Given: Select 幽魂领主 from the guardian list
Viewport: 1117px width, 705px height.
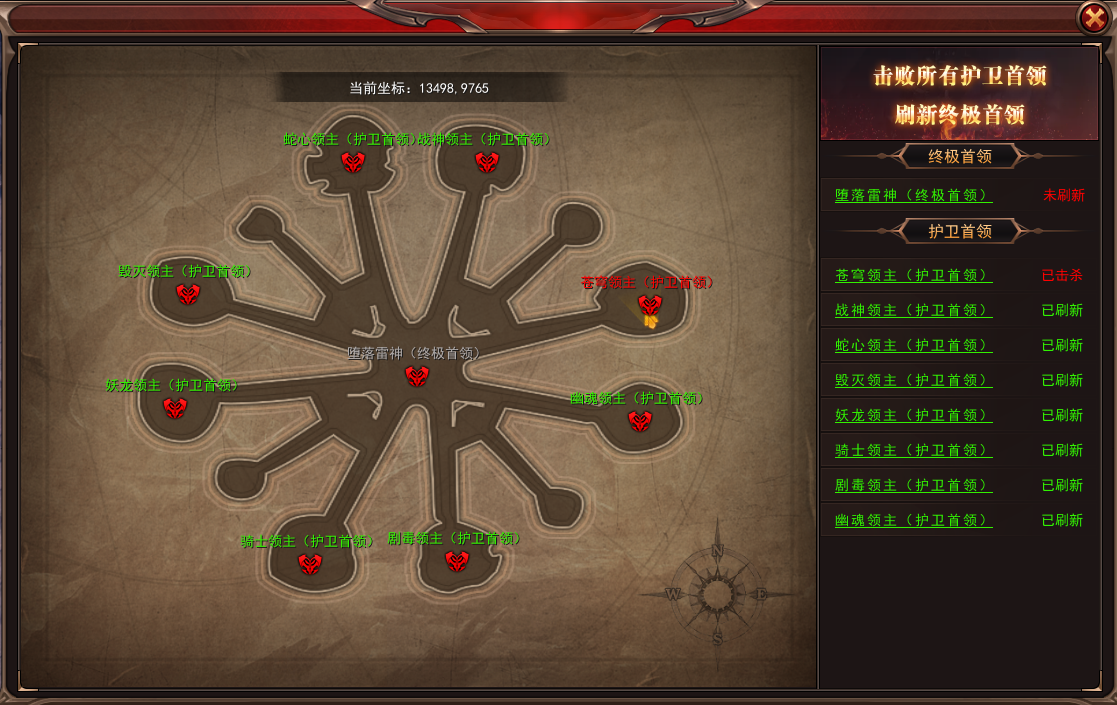Looking at the screenshot, I should [x=913, y=521].
